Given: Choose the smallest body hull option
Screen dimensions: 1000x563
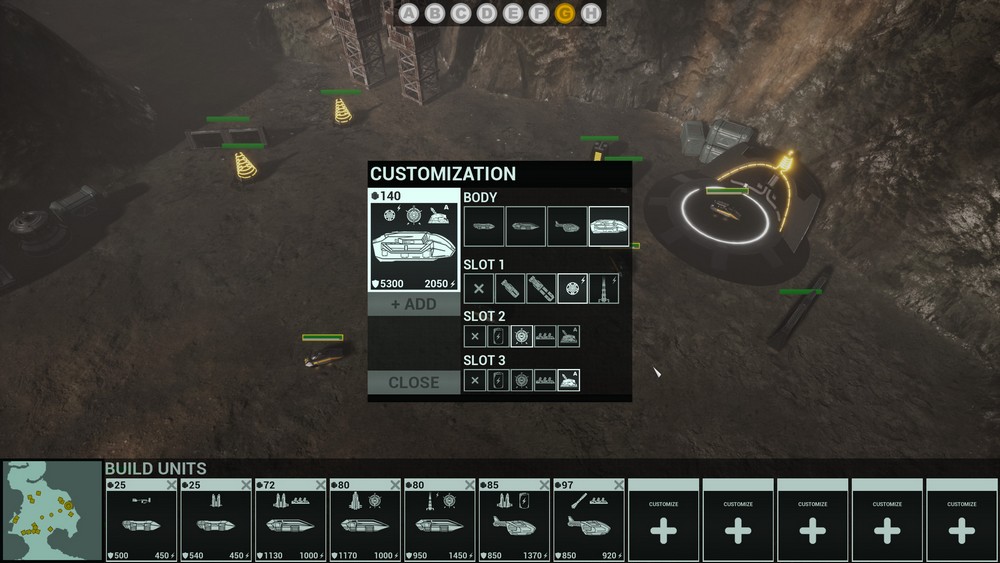Looking at the screenshot, I should pos(484,226).
